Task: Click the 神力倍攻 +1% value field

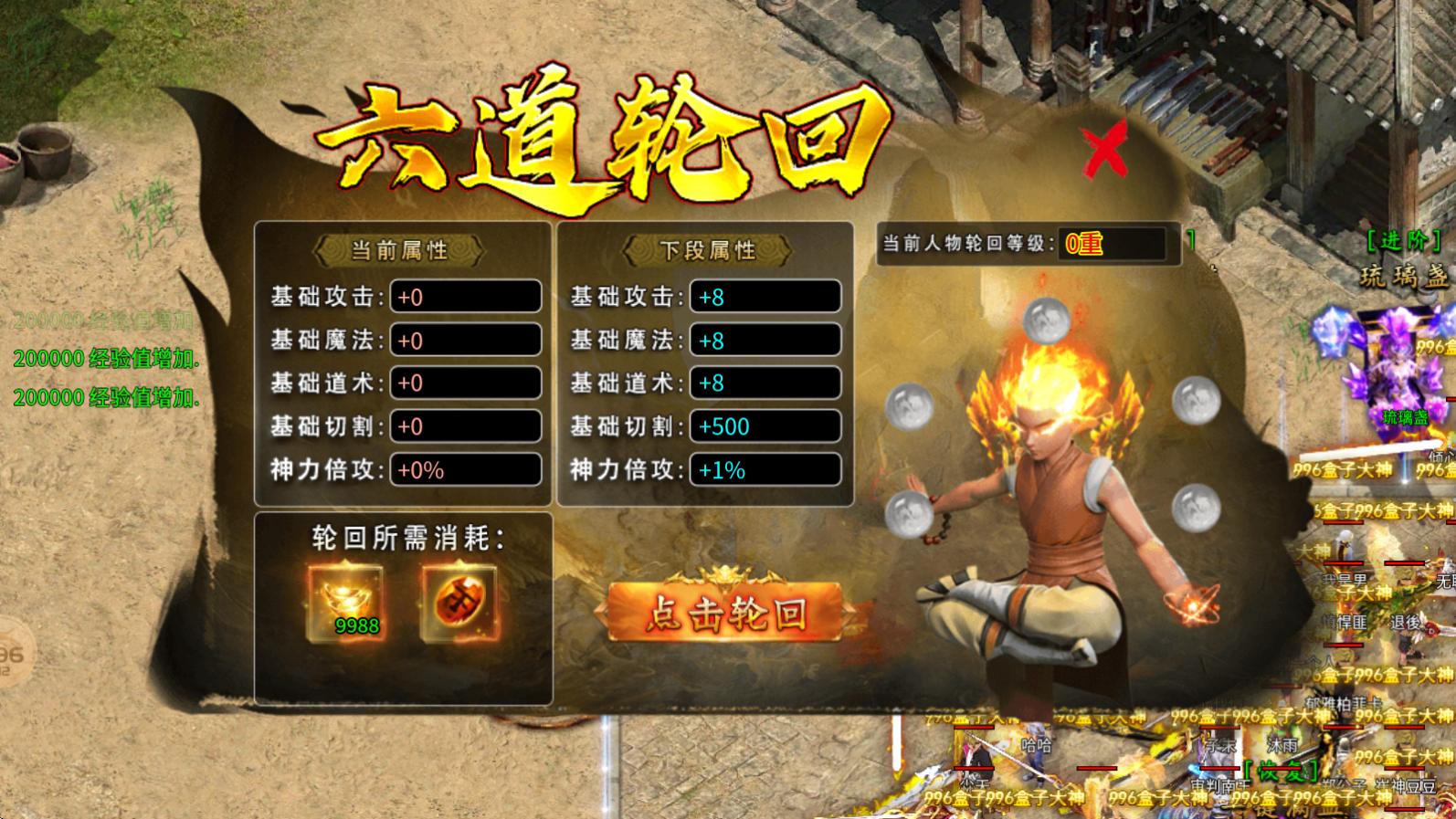Action: click(765, 470)
